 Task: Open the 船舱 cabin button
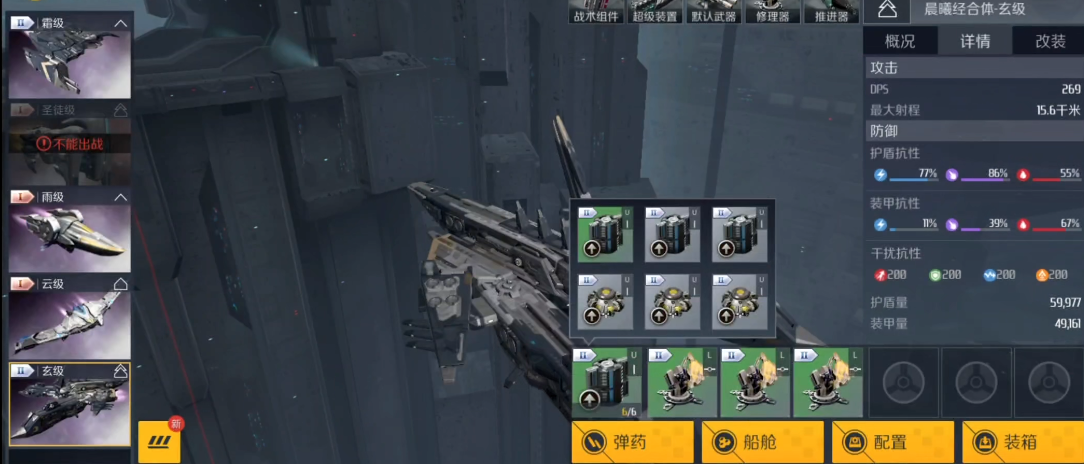coord(762,442)
